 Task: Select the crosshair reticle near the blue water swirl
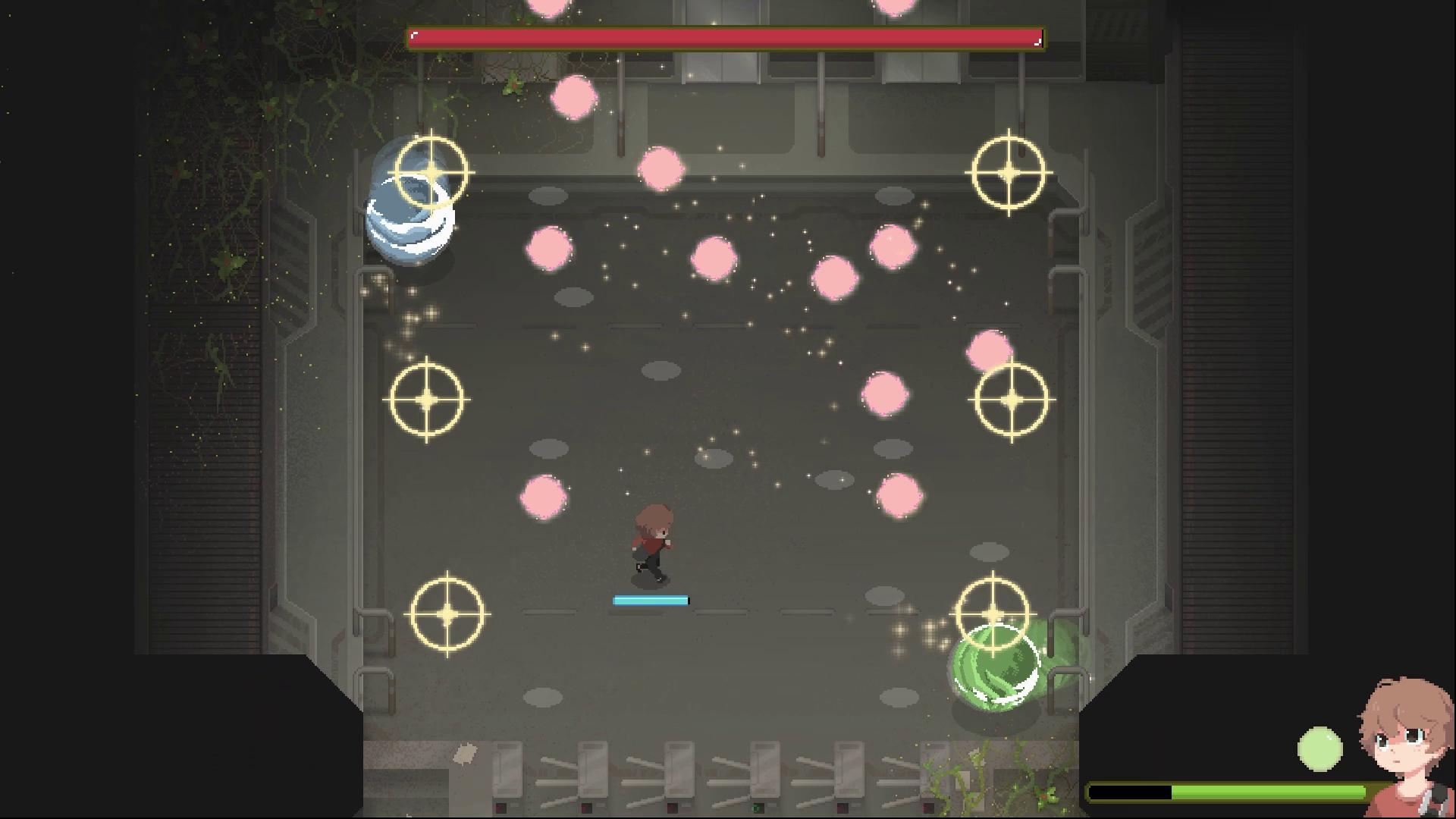coord(432,173)
